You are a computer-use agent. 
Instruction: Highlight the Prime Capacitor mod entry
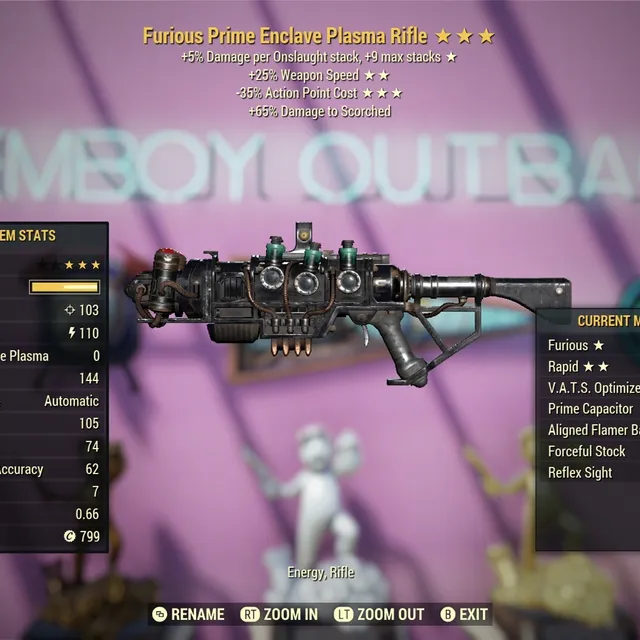point(590,409)
